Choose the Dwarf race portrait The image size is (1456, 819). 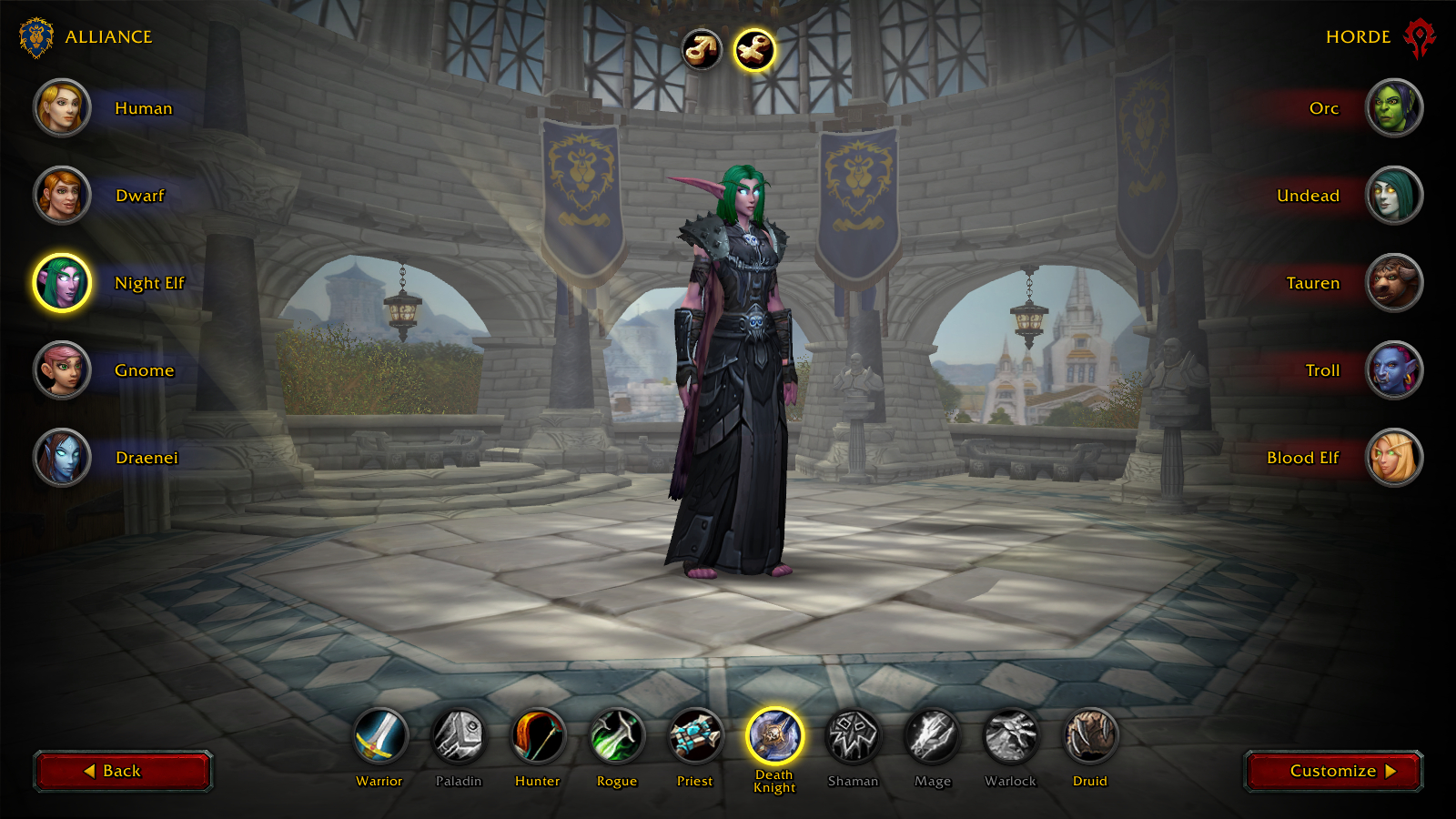point(62,196)
